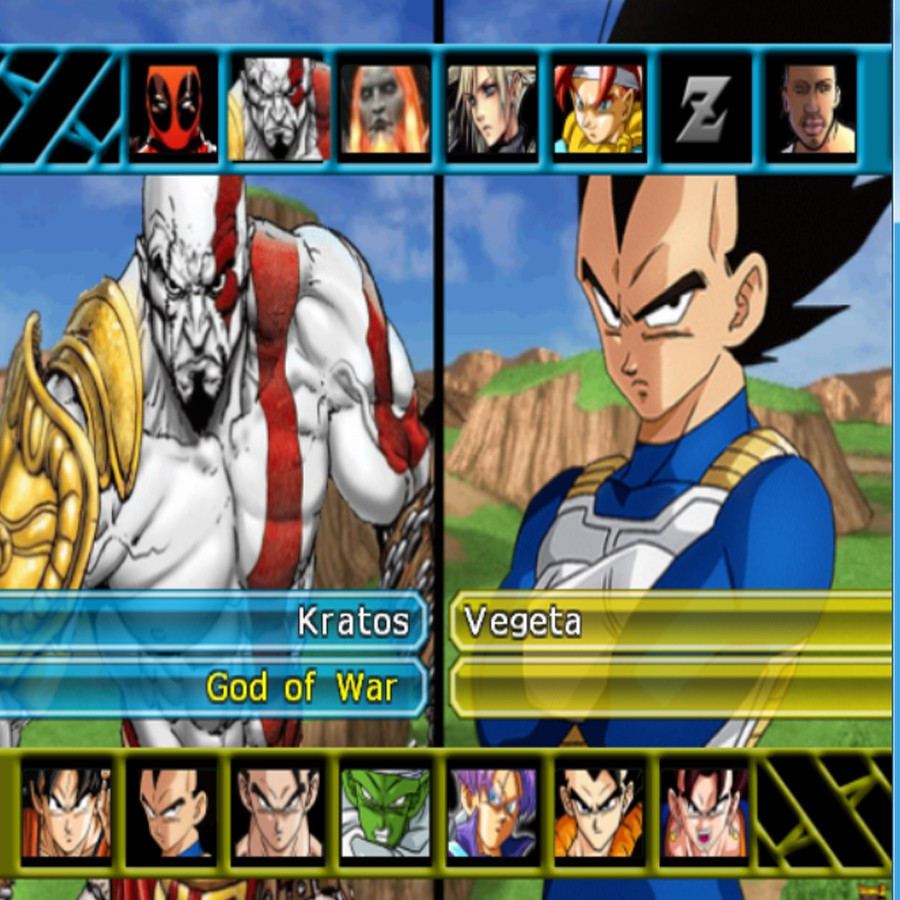The height and width of the screenshot is (900, 900).
Task: Click the empty yellow bar under Vegeta
Action: 670,688
